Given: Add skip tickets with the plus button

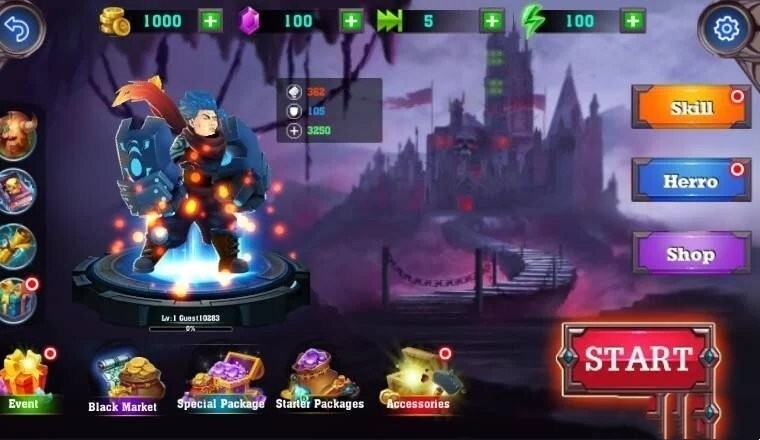Looking at the screenshot, I should 492,20.
